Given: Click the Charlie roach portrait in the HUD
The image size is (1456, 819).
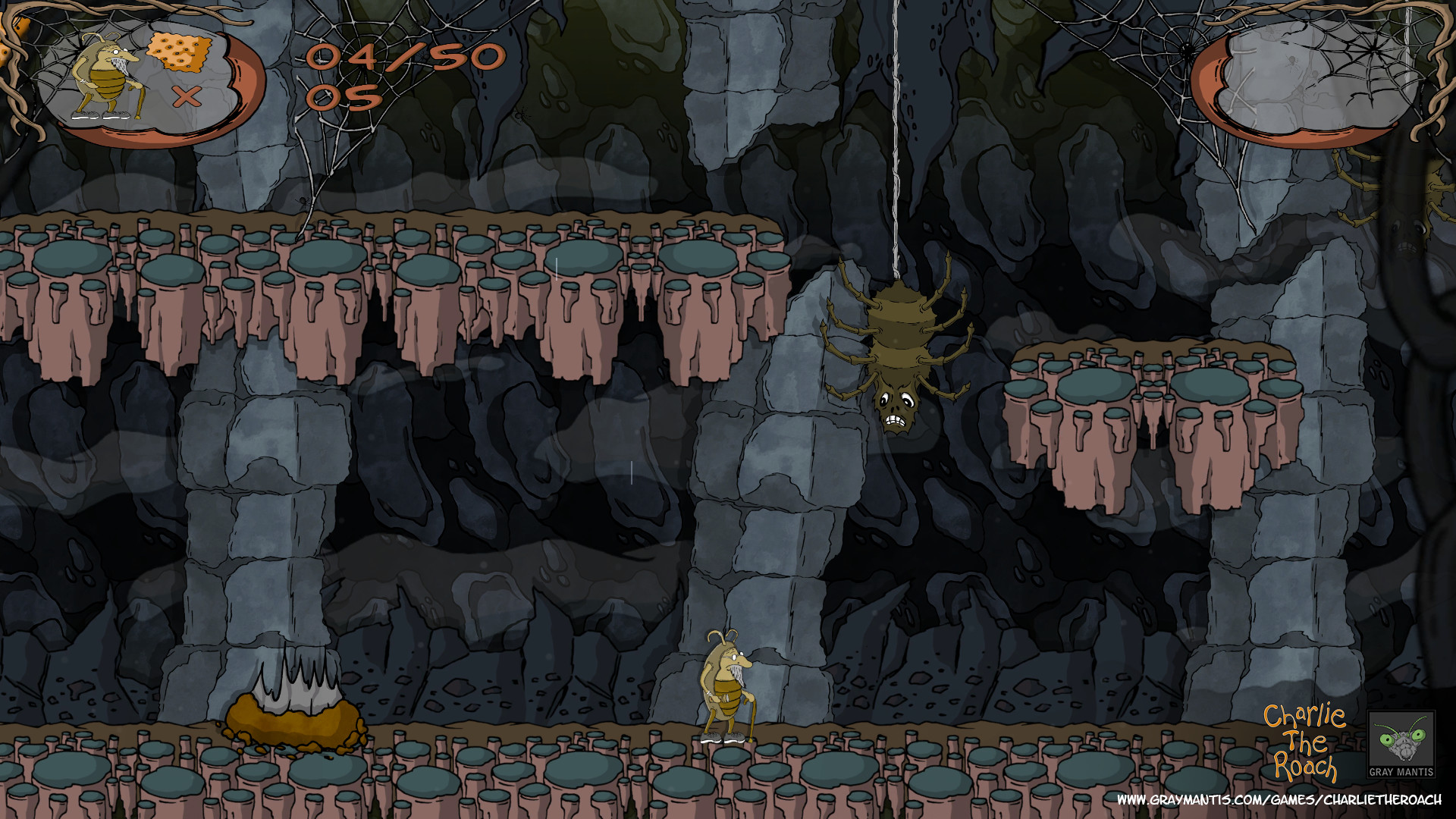Looking at the screenshot, I should click(x=106, y=77).
